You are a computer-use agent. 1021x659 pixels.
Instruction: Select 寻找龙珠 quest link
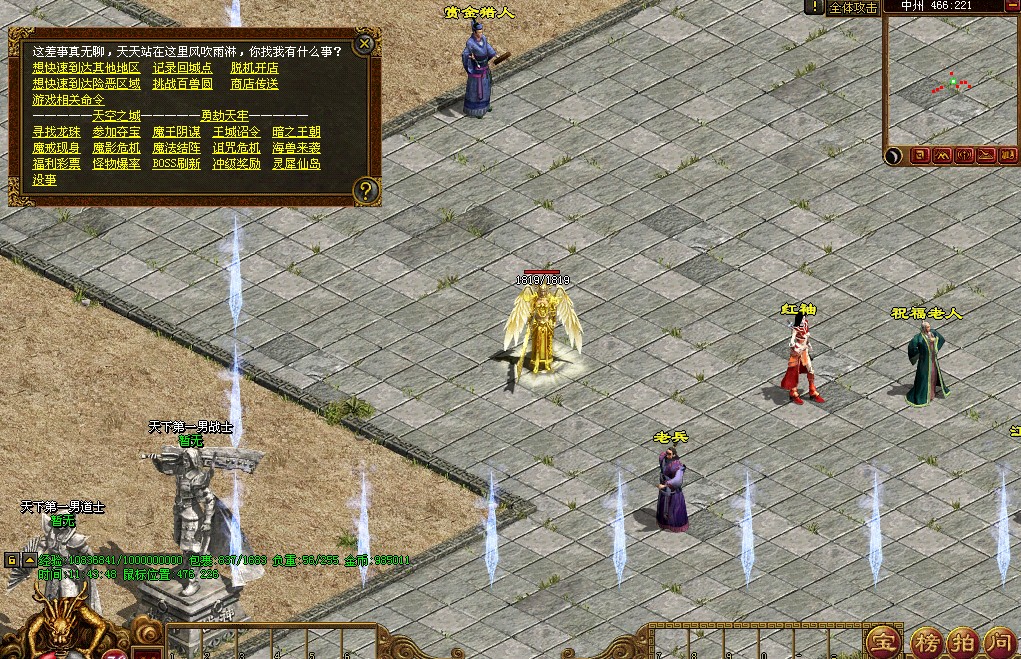[56, 132]
